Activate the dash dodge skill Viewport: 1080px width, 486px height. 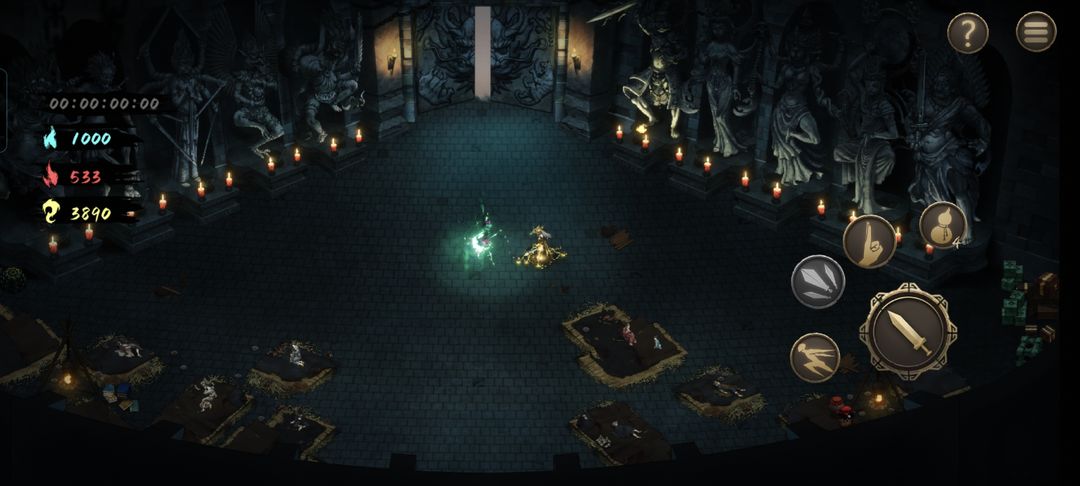(815, 358)
